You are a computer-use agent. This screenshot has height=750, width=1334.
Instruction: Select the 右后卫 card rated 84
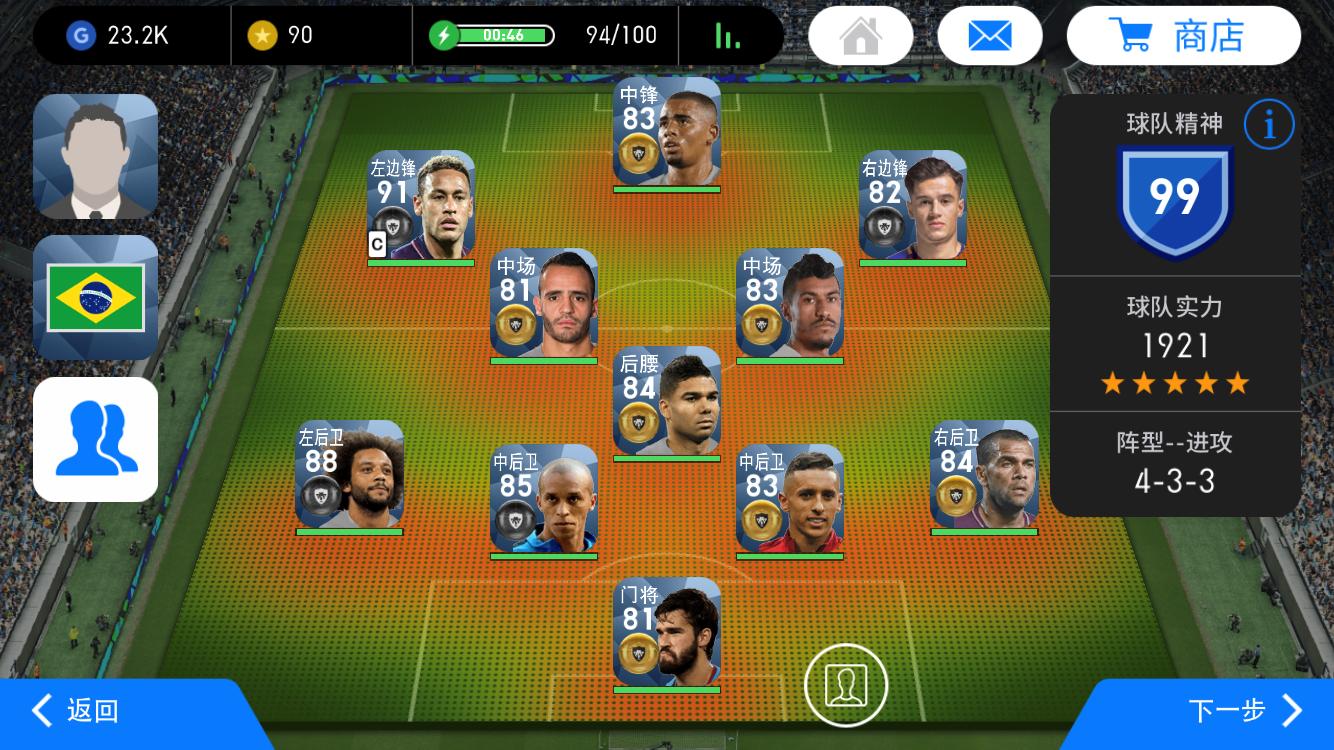[x=984, y=475]
